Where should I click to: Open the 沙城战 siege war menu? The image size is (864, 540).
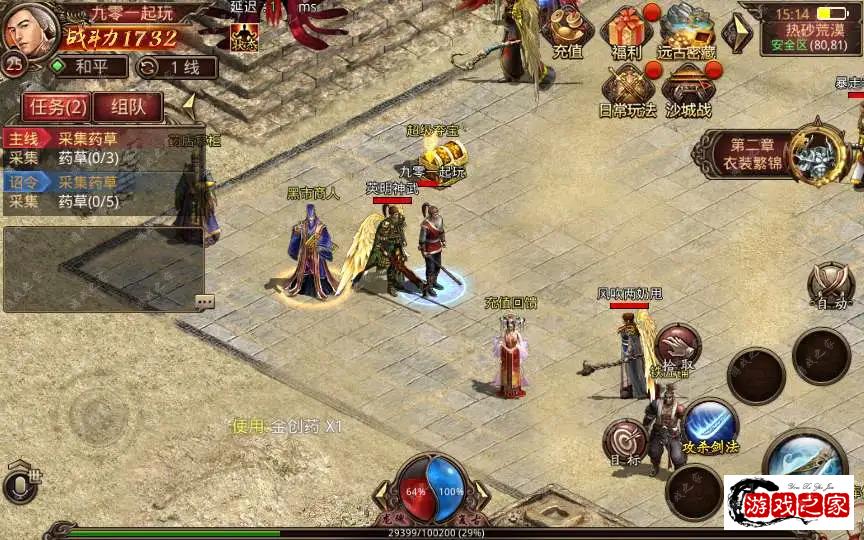pos(690,90)
